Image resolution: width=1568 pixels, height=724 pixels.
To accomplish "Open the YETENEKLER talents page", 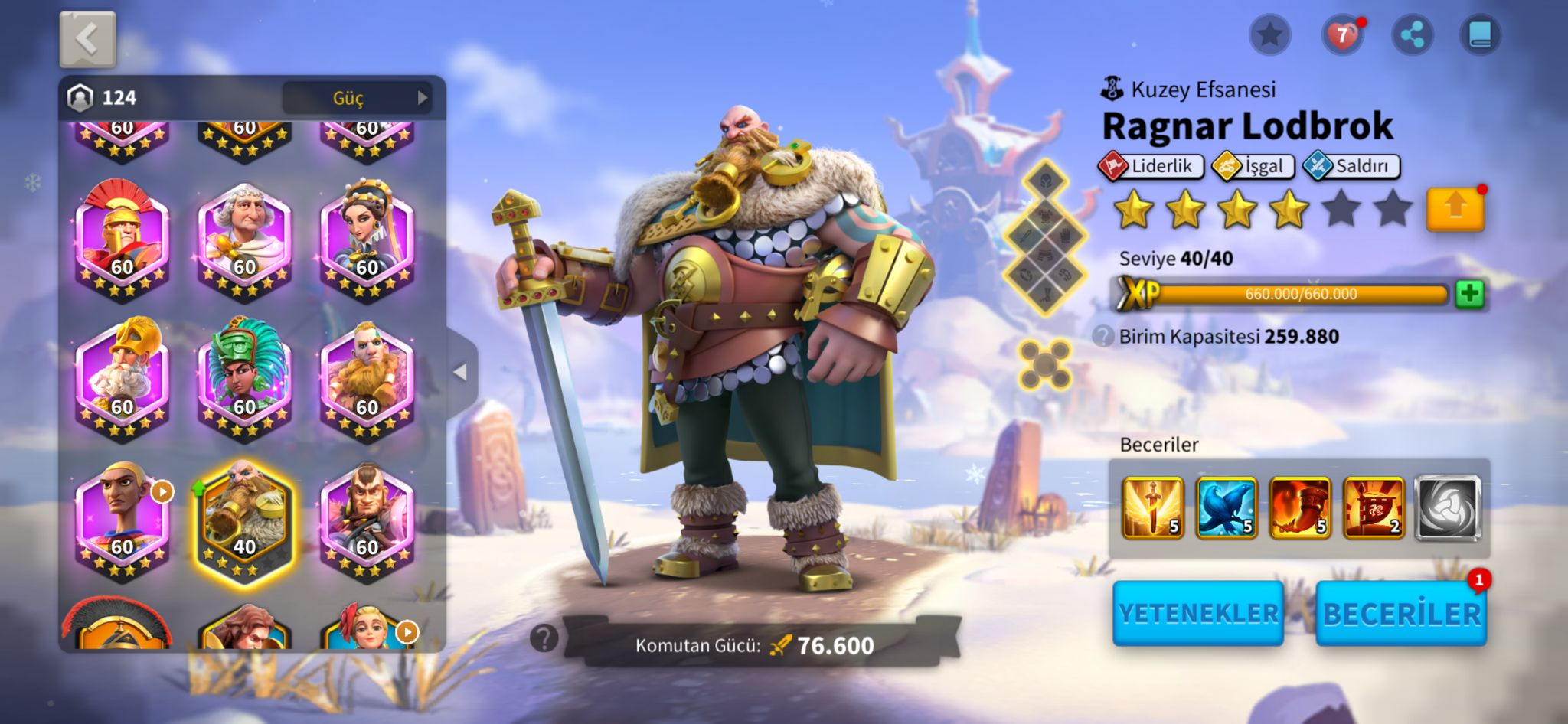I will pos(1198,613).
